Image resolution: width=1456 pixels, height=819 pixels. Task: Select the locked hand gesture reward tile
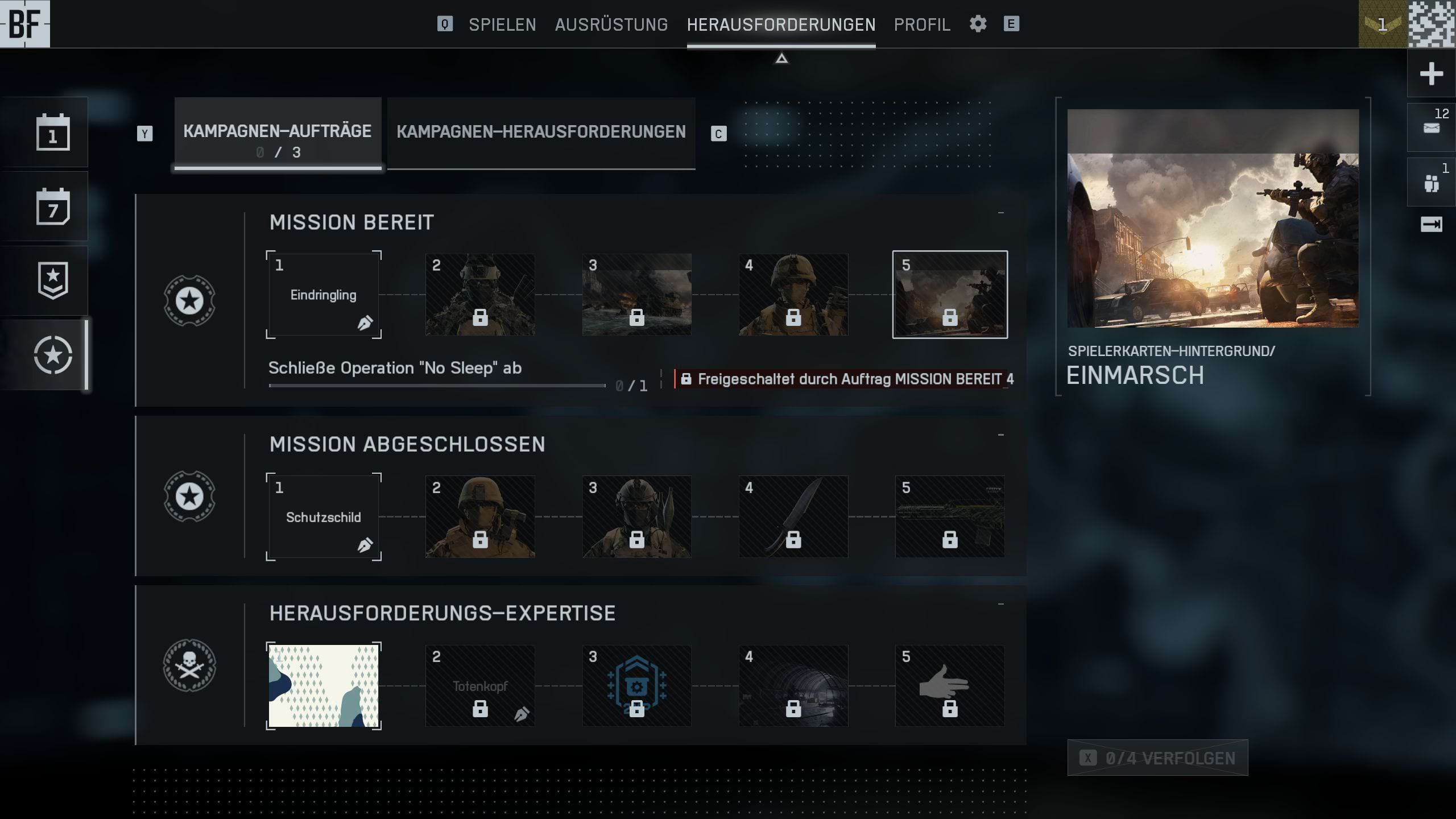pyautogui.click(x=950, y=686)
